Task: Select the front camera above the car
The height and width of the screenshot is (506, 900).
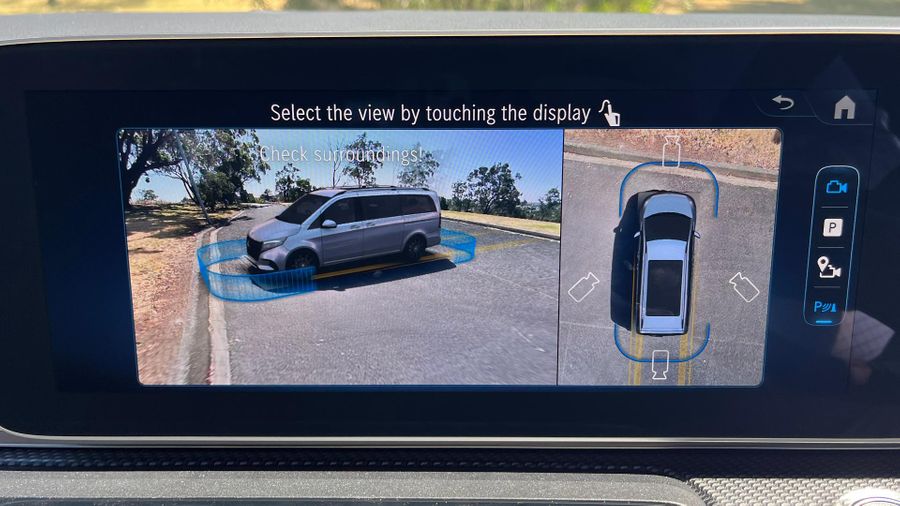Action: coord(672,151)
